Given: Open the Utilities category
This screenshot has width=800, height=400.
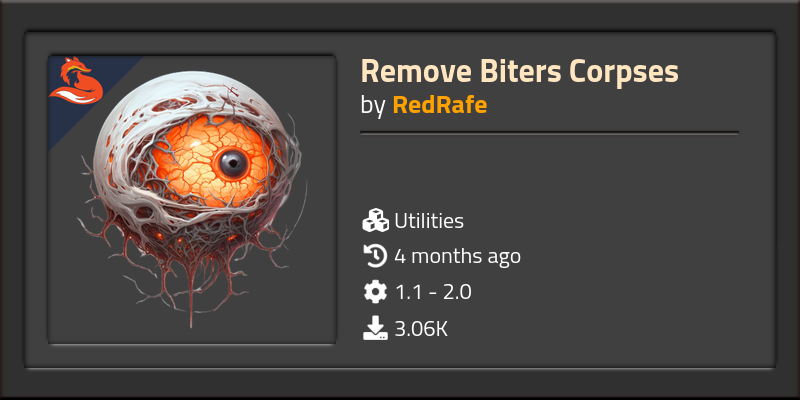Looking at the screenshot, I should coord(428,221).
